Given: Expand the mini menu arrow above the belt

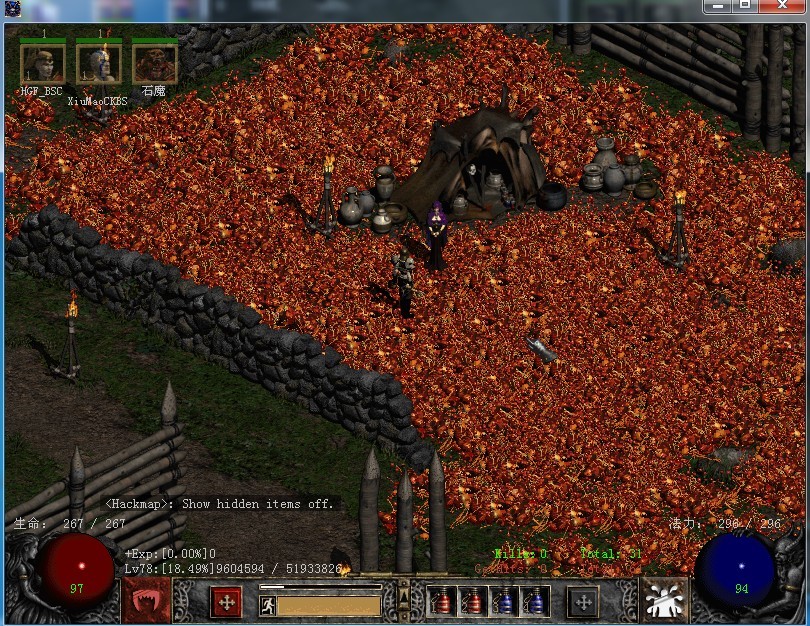Looking at the screenshot, I should coord(404,598).
